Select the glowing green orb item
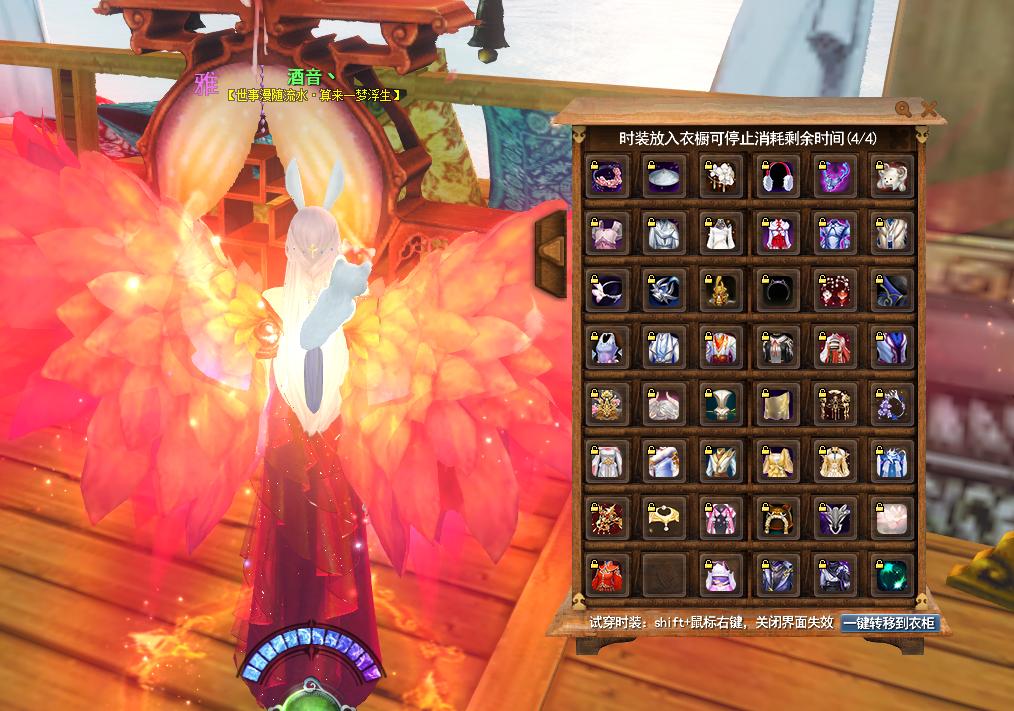Viewport: 1014px width, 711px height. (890, 575)
